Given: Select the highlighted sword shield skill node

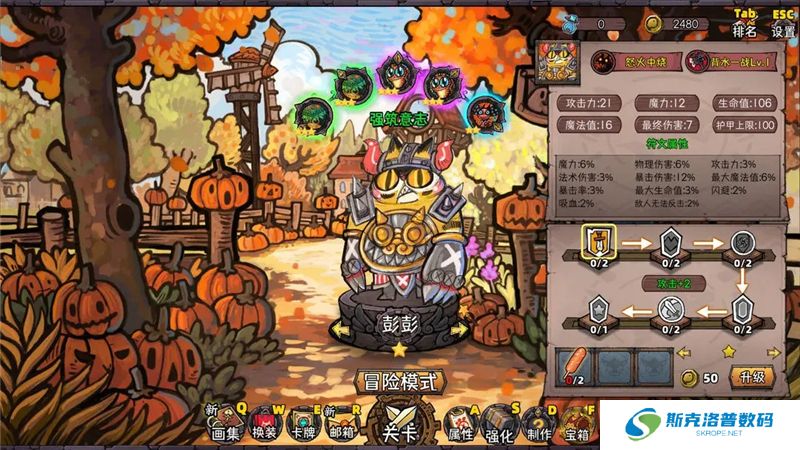Looking at the screenshot, I should tap(598, 242).
